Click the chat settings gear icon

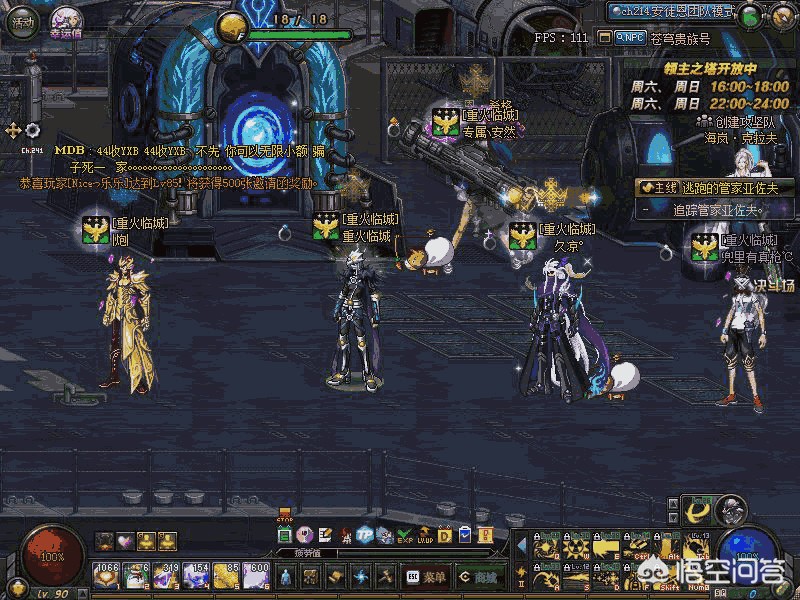pos(33,130)
